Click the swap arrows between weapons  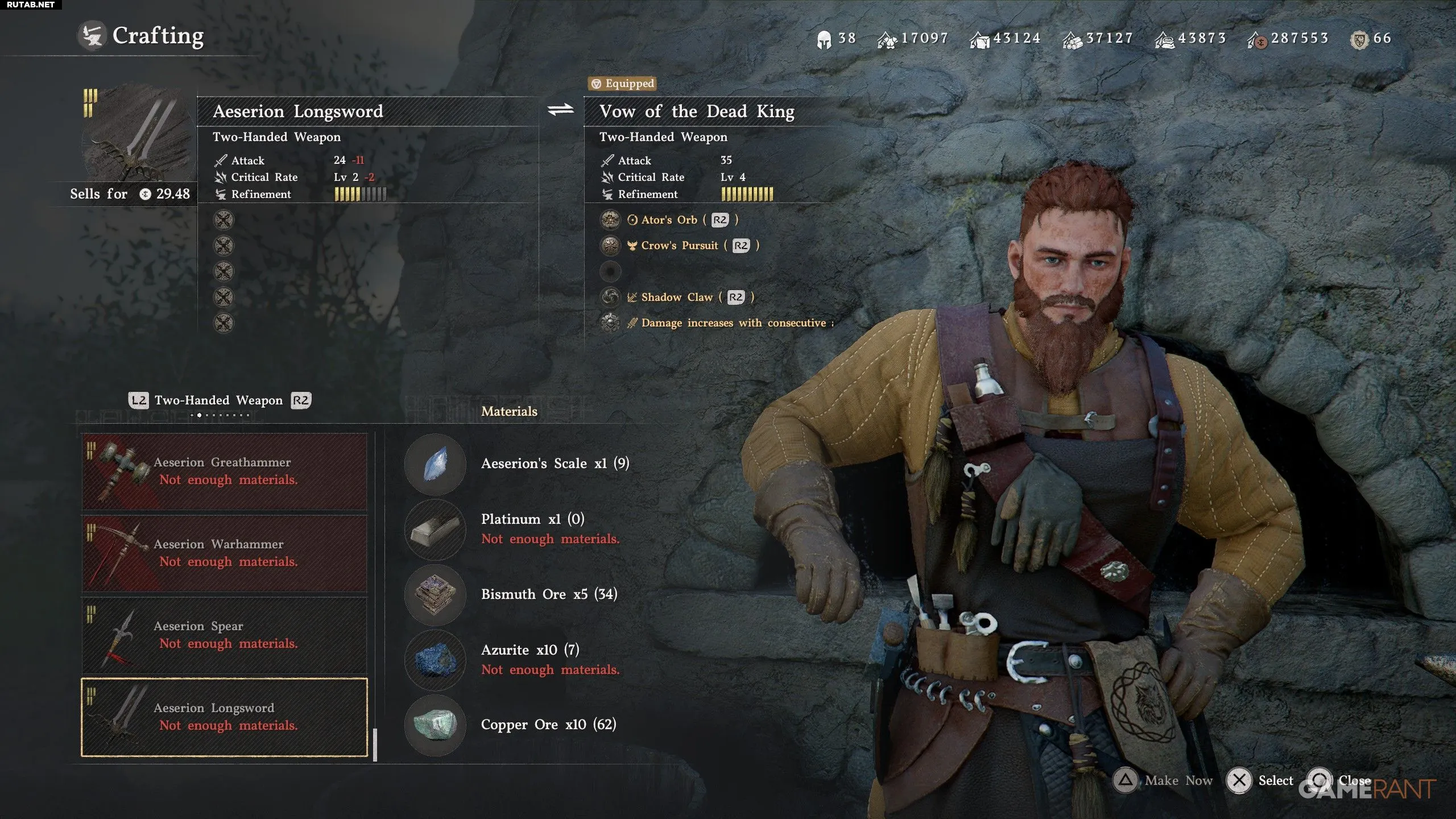561,110
